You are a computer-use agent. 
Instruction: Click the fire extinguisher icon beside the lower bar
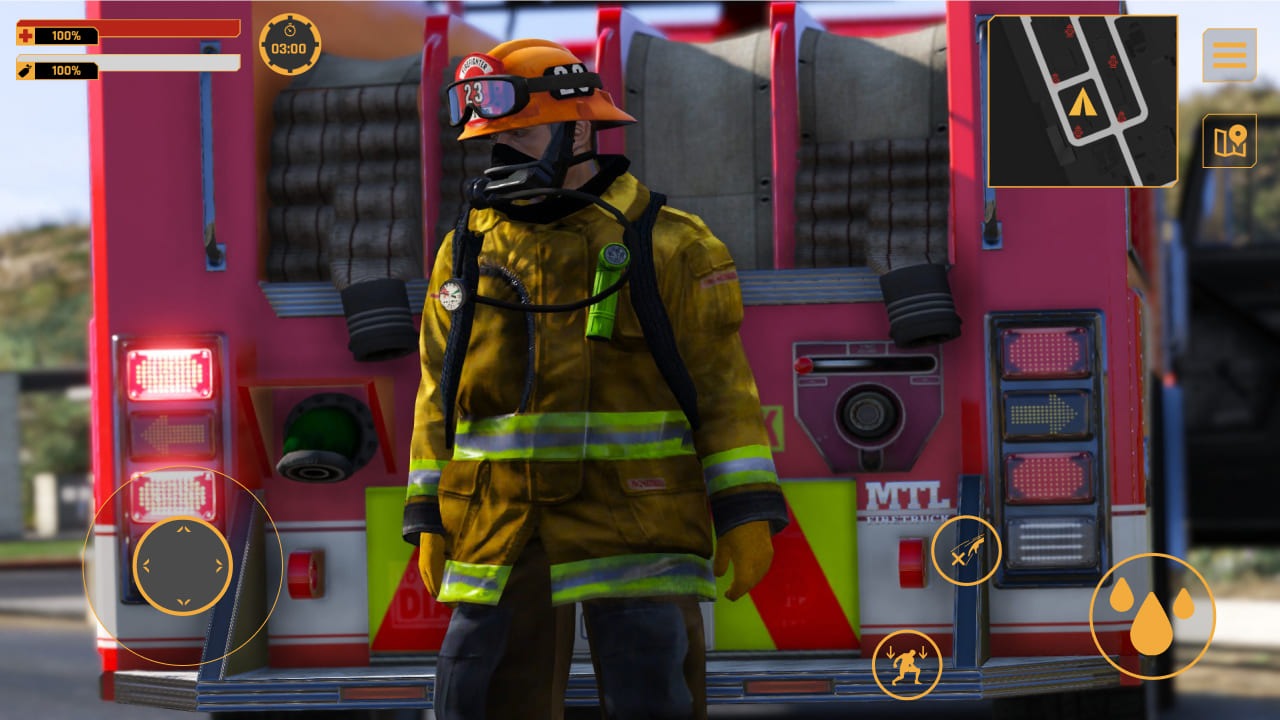click(x=23, y=71)
